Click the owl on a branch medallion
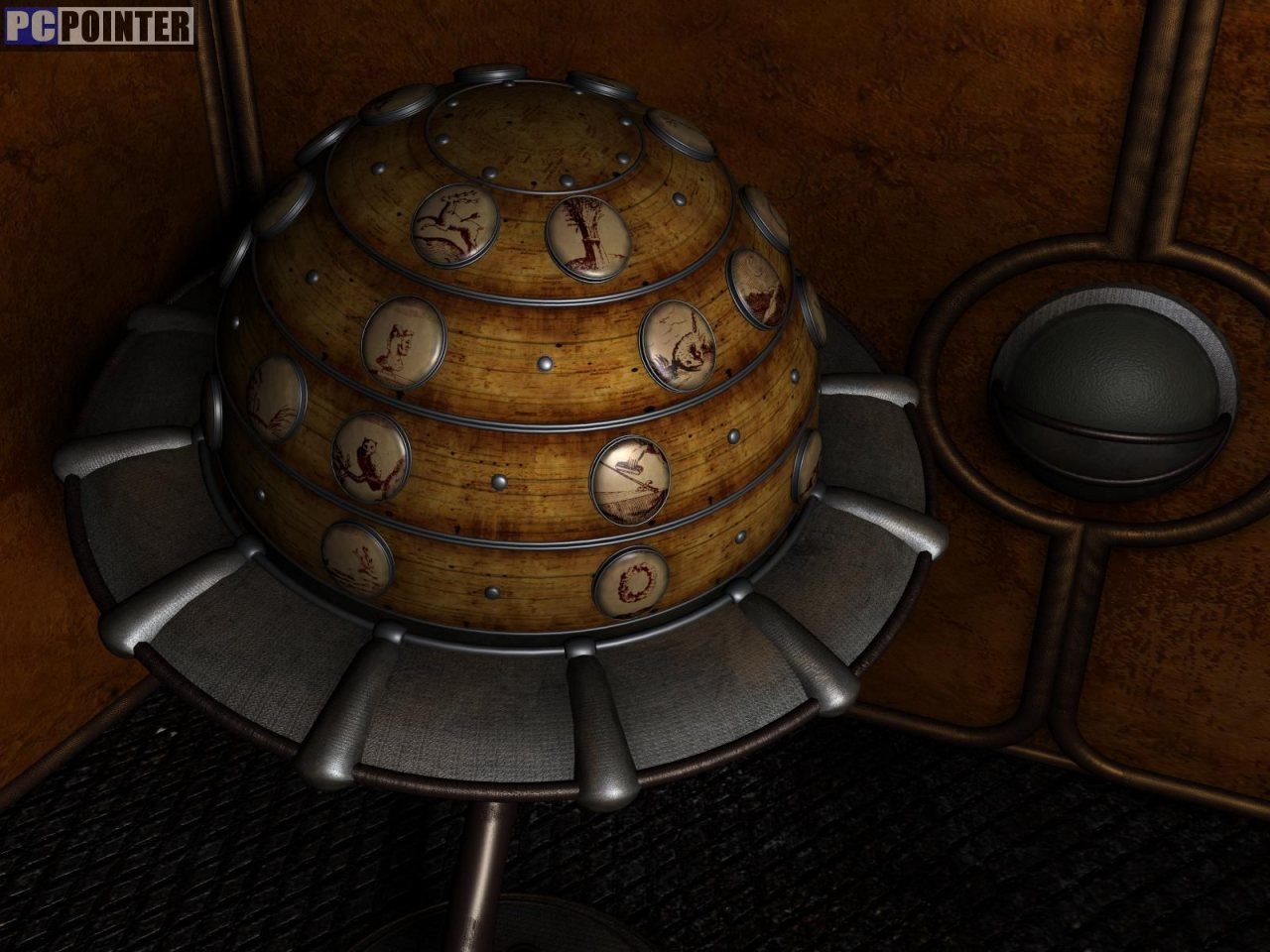1270x952 pixels. [x=370, y=456]
